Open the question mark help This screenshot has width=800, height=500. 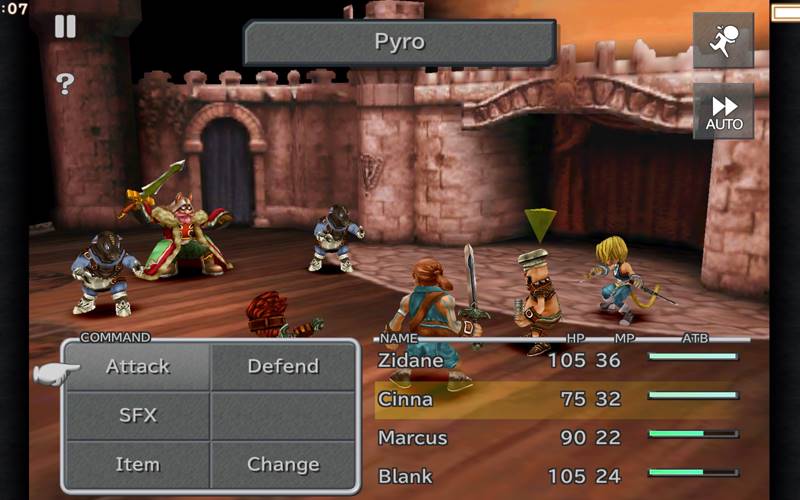coord(65,84)
